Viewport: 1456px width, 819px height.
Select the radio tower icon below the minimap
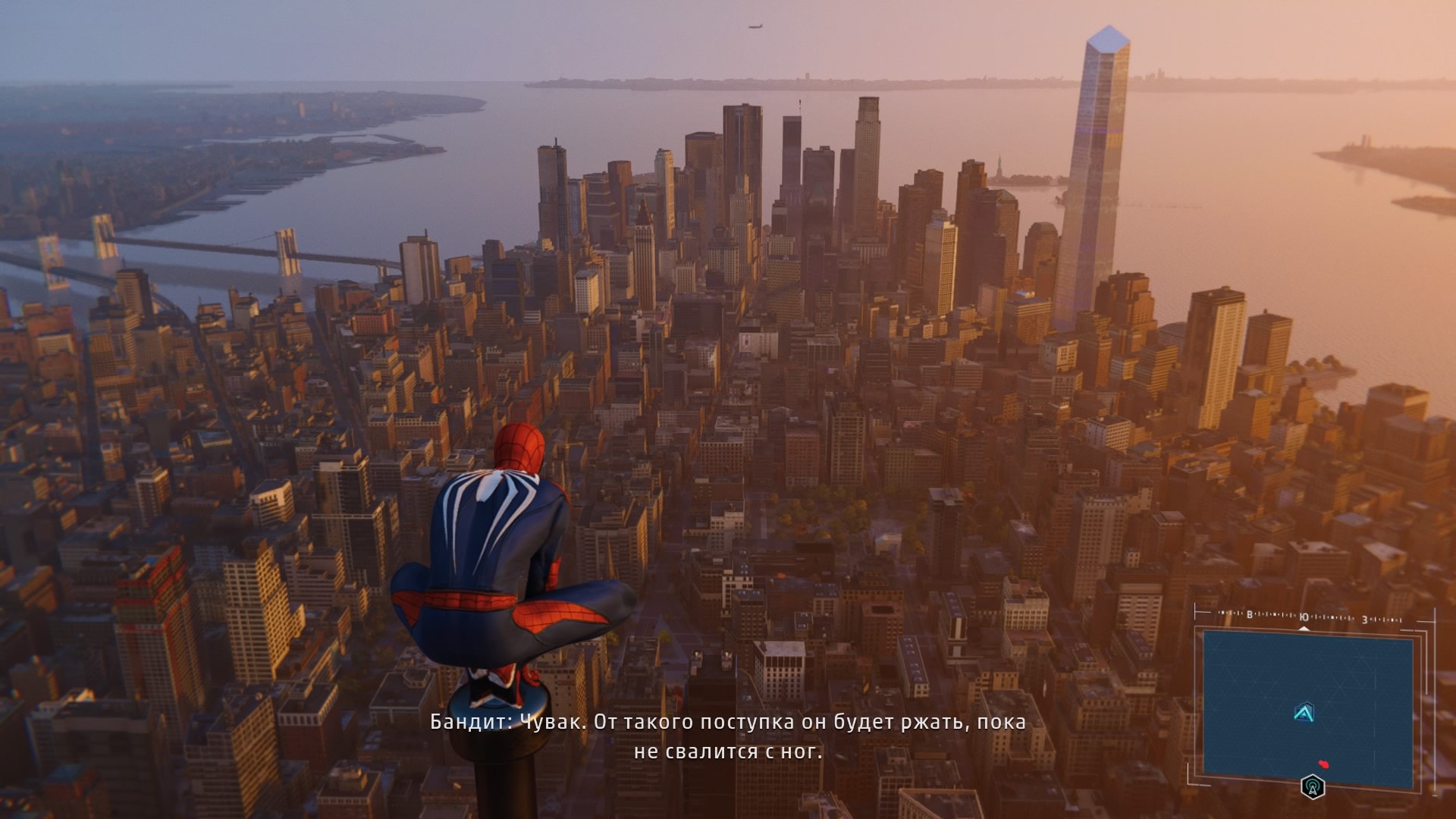click(x=1313, y=786)
